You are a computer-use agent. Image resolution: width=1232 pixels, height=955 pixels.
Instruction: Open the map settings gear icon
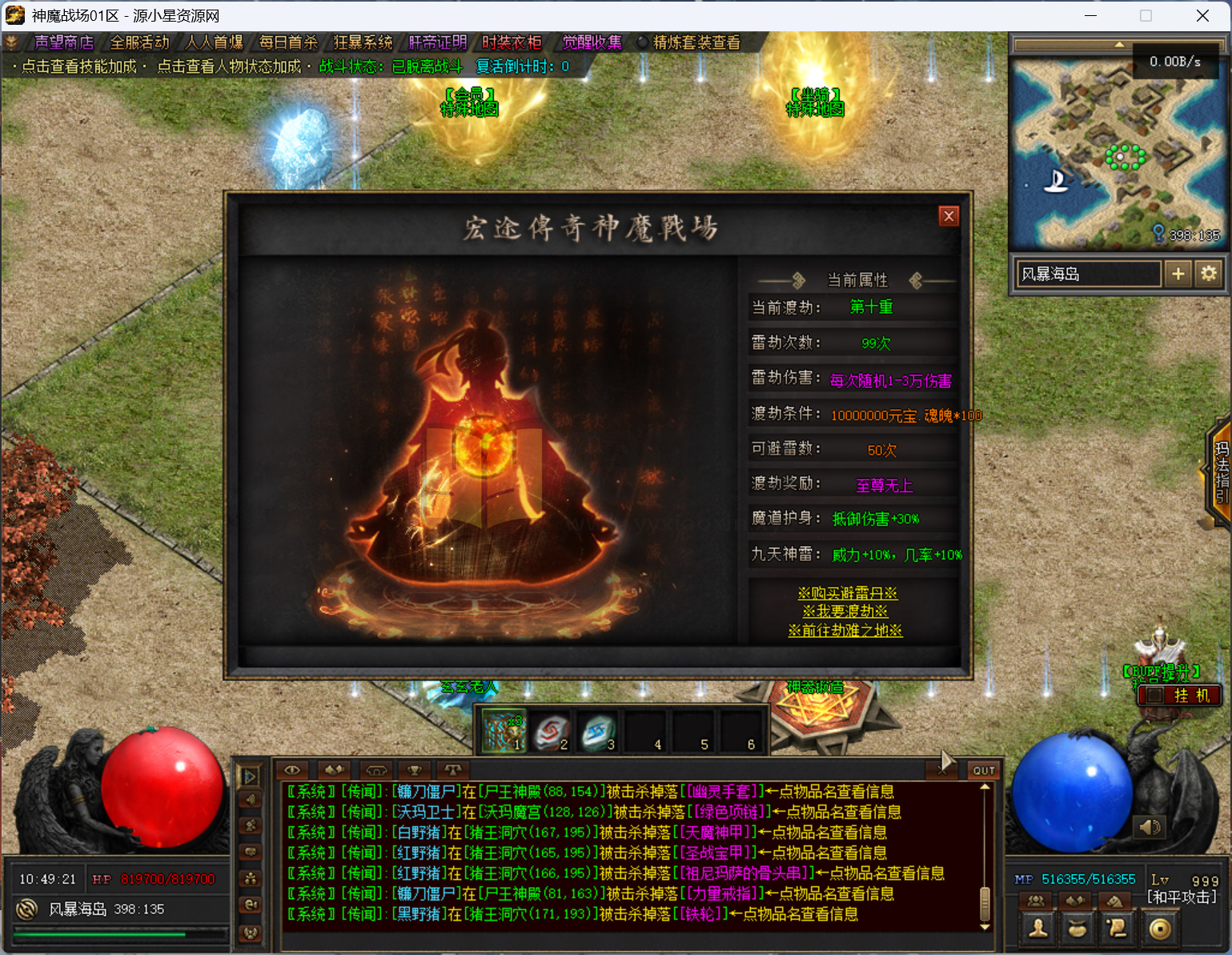pyautogui.click(x=1209, y=273)
